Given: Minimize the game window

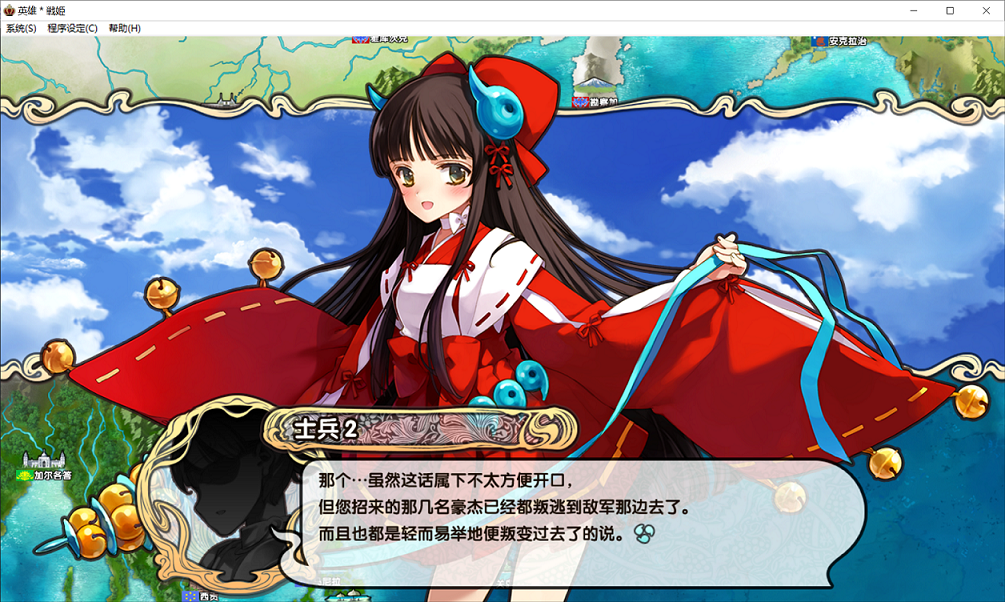Looking at the screenshot, I should (914, 10).
